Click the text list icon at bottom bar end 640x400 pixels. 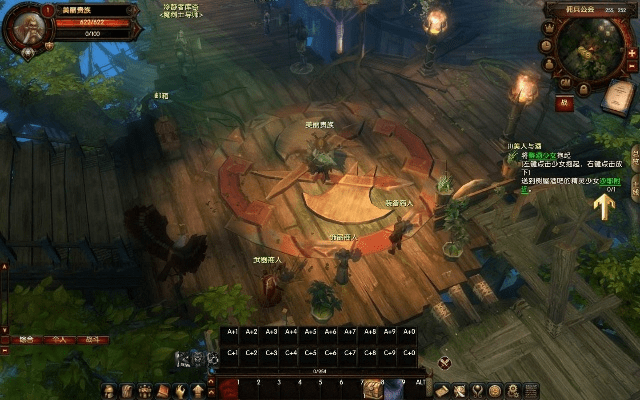tap(532, 390)
